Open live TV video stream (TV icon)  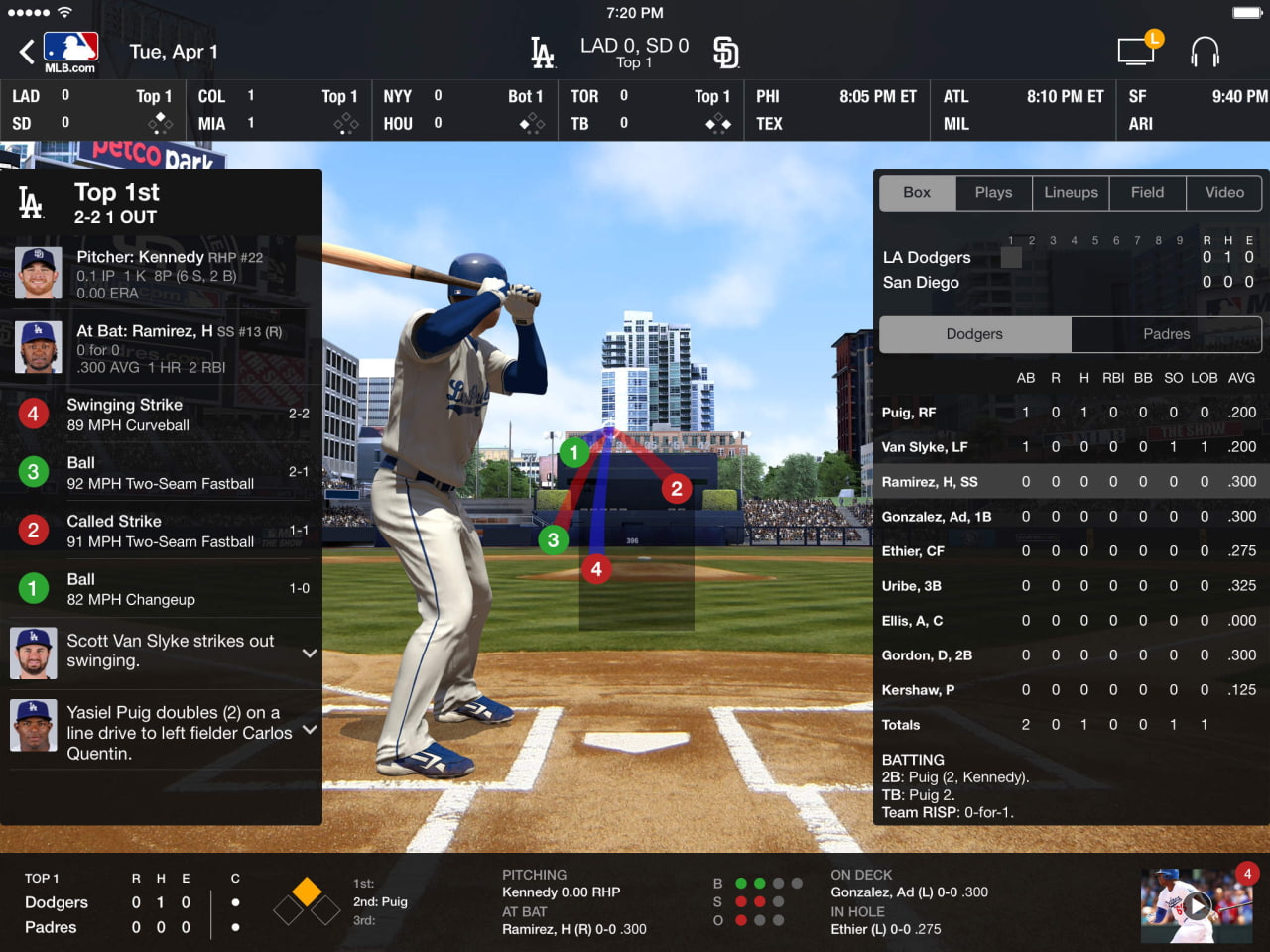tap(1137, 50)
